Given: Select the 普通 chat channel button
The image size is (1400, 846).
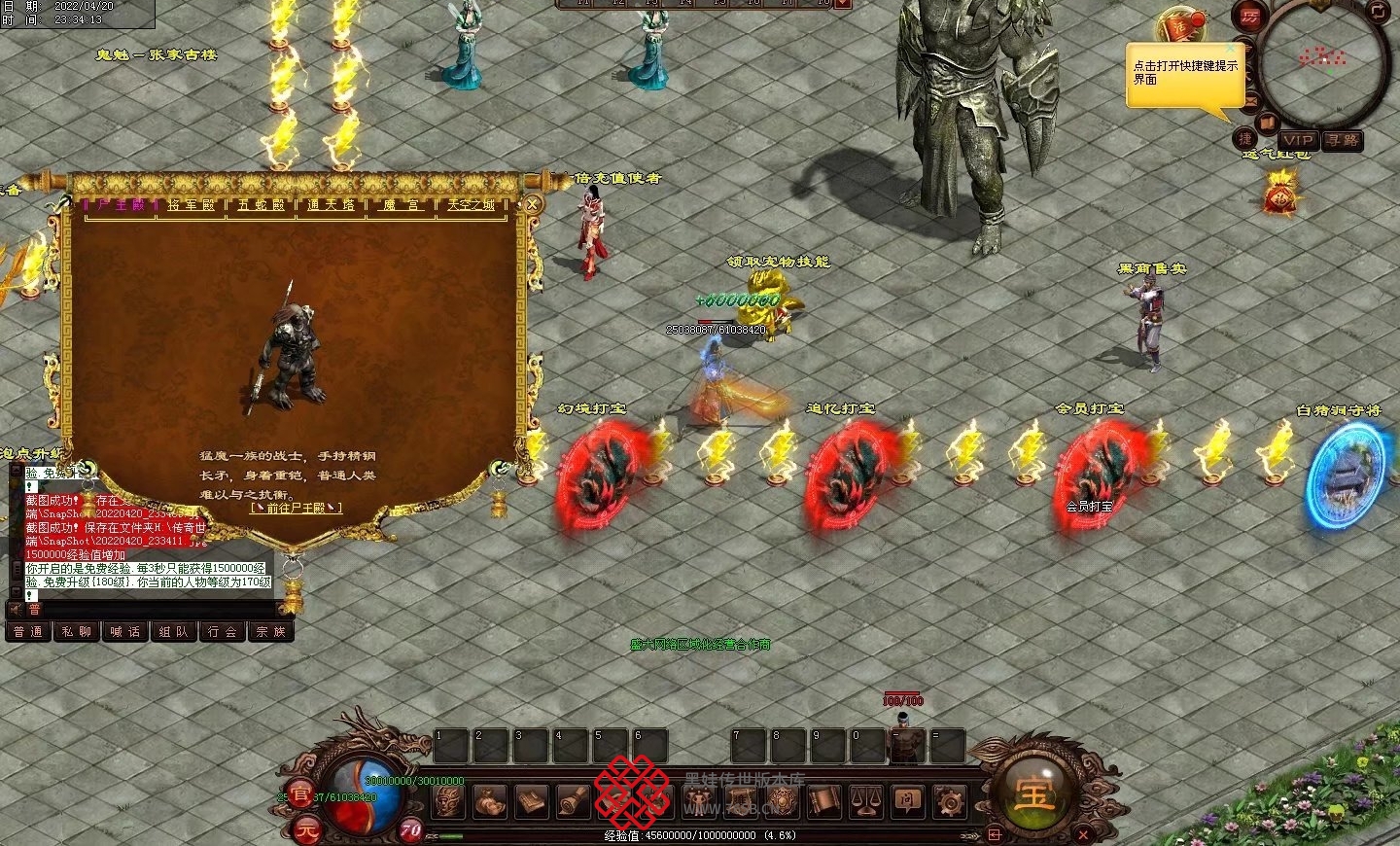Looking at the screenshot, I should pos(28,632).
